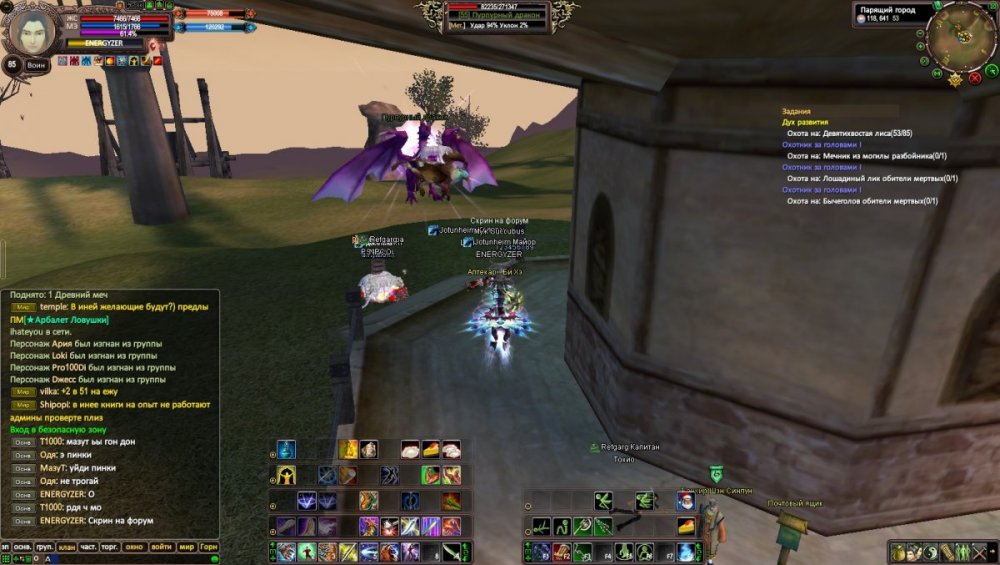1000x565 pixels.
Task: Switch chat to the "груп." tab
Action: pos(44,547)
